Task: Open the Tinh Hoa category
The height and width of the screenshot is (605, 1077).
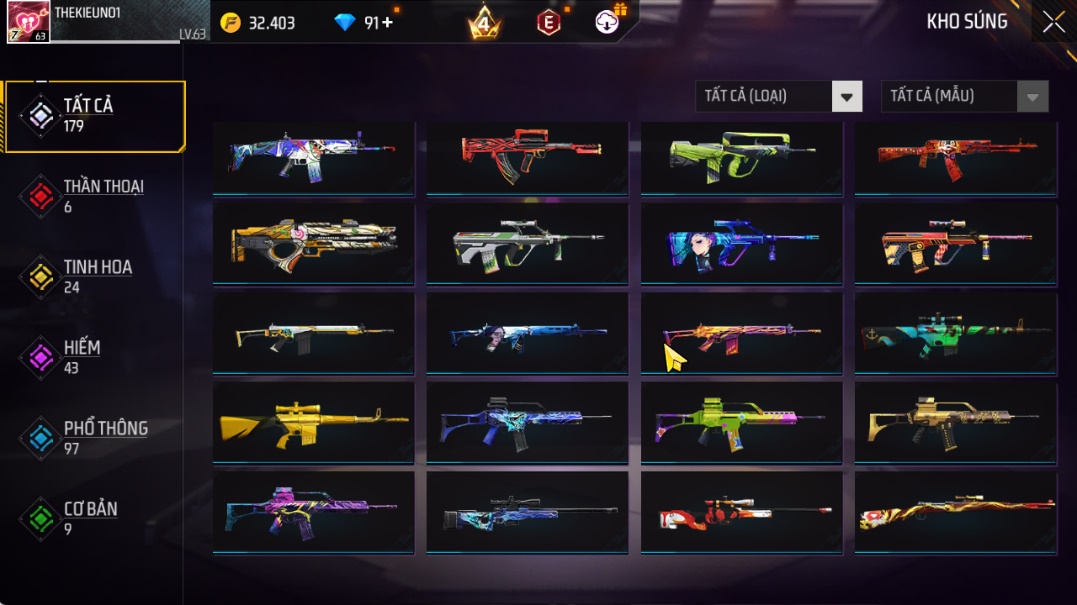Action: [x=95, y=277]
